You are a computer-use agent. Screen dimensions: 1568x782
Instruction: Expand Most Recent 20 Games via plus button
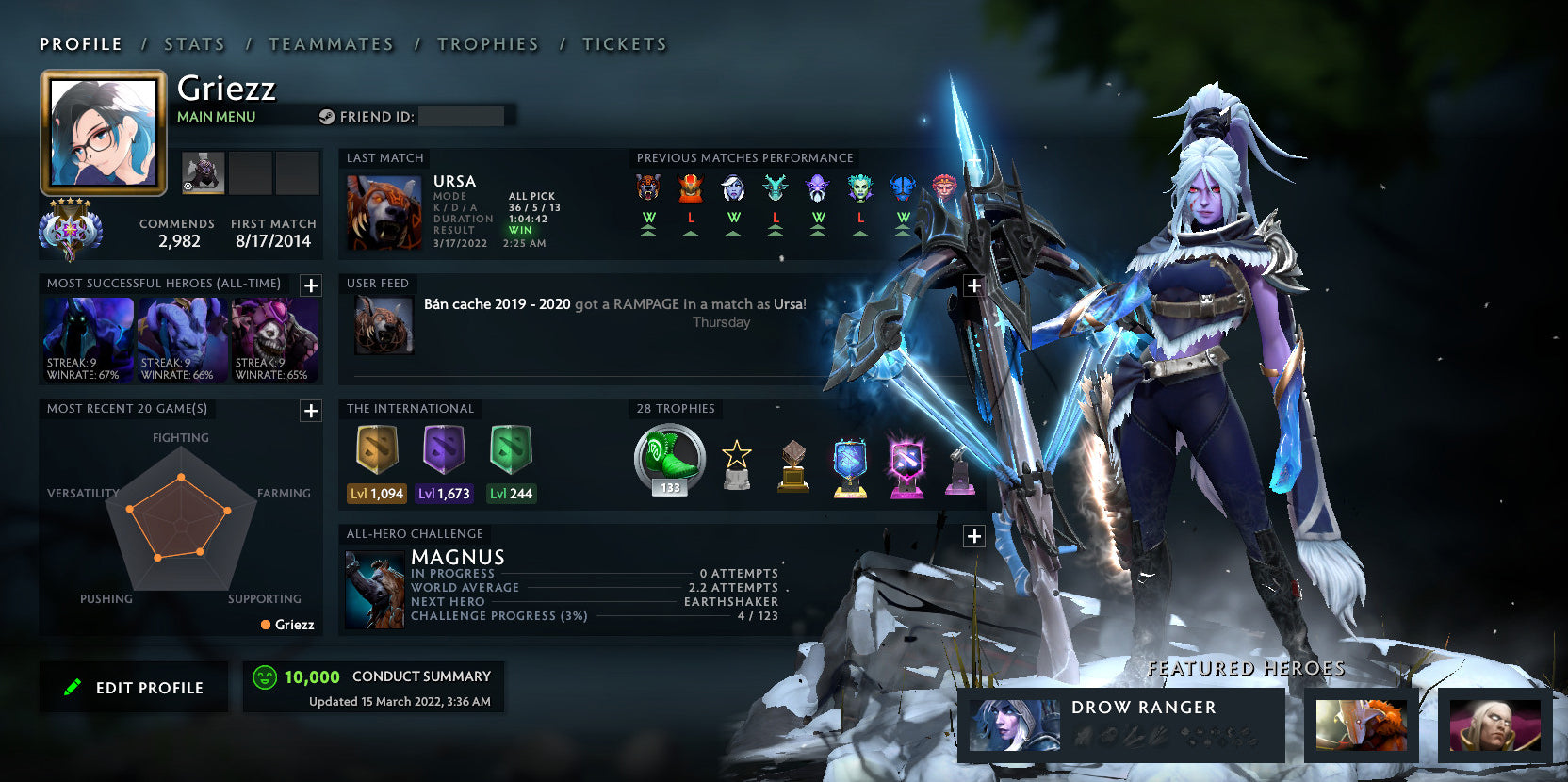tap(310, 411)
